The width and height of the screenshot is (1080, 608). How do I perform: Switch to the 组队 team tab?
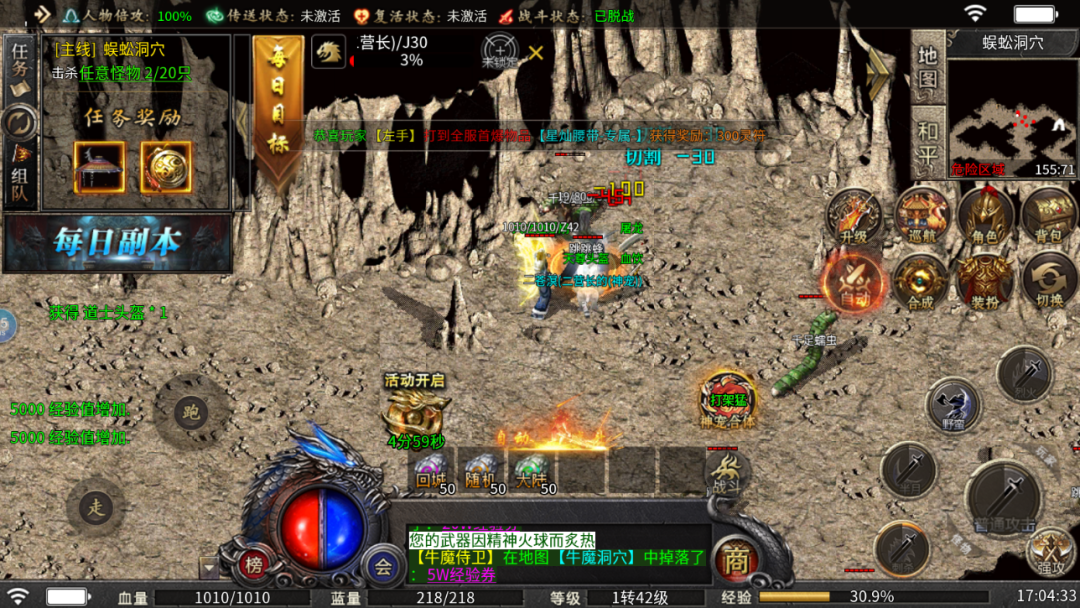pyautogui.click(x=19, y=175)
